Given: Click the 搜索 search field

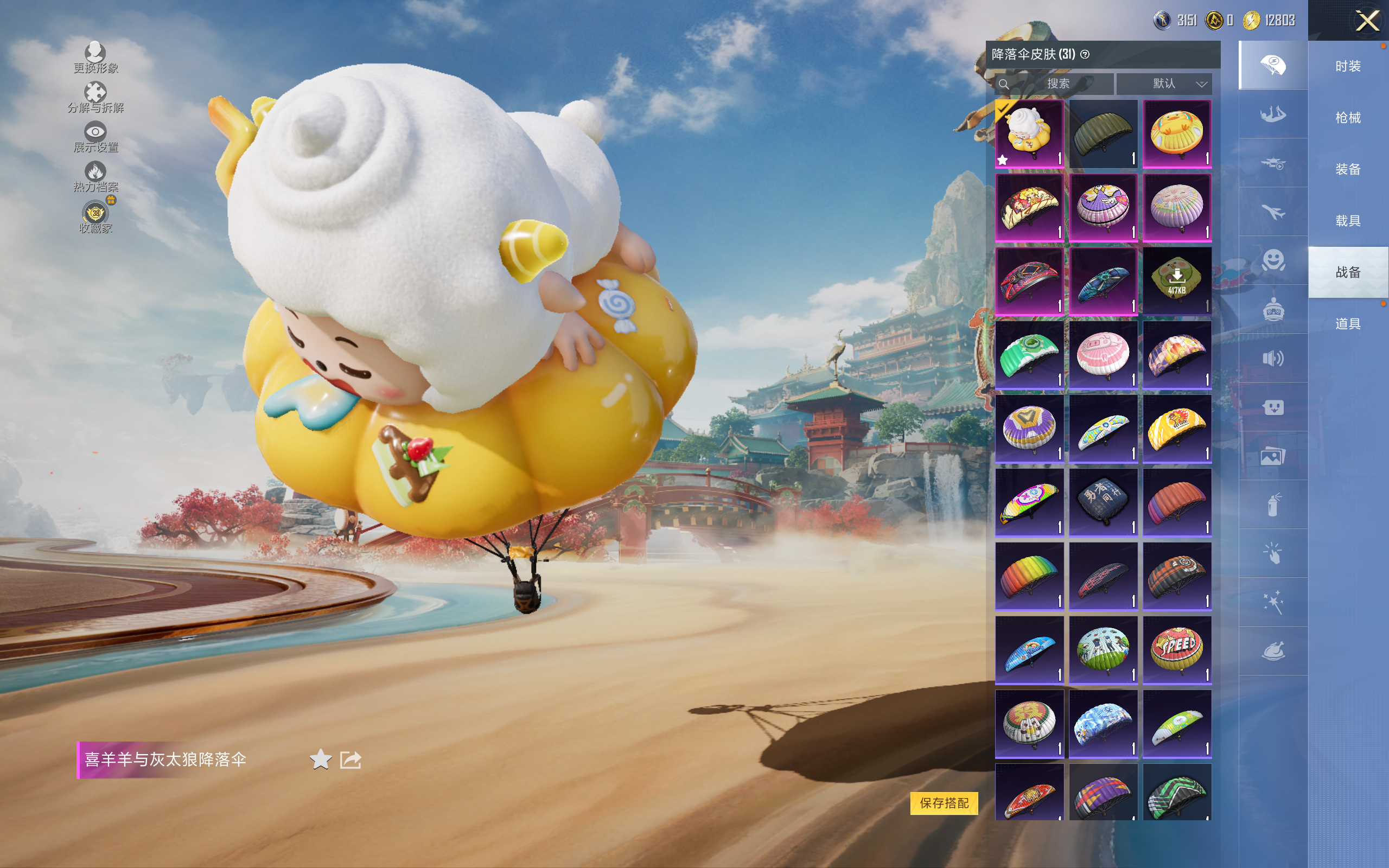Looking at the screenshot, I should (x=1056, y=84).
